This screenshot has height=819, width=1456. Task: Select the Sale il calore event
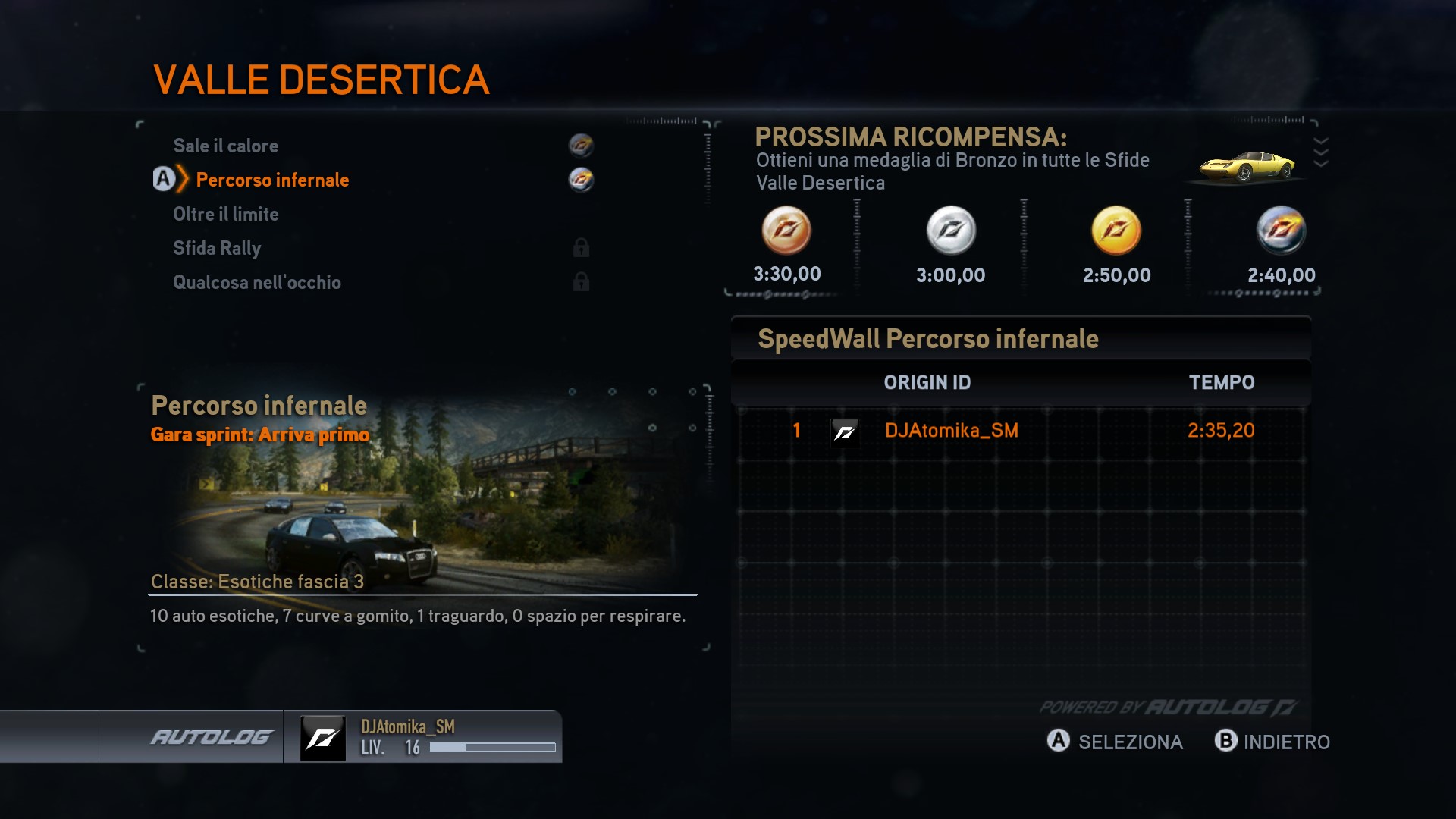coord(226,146)
